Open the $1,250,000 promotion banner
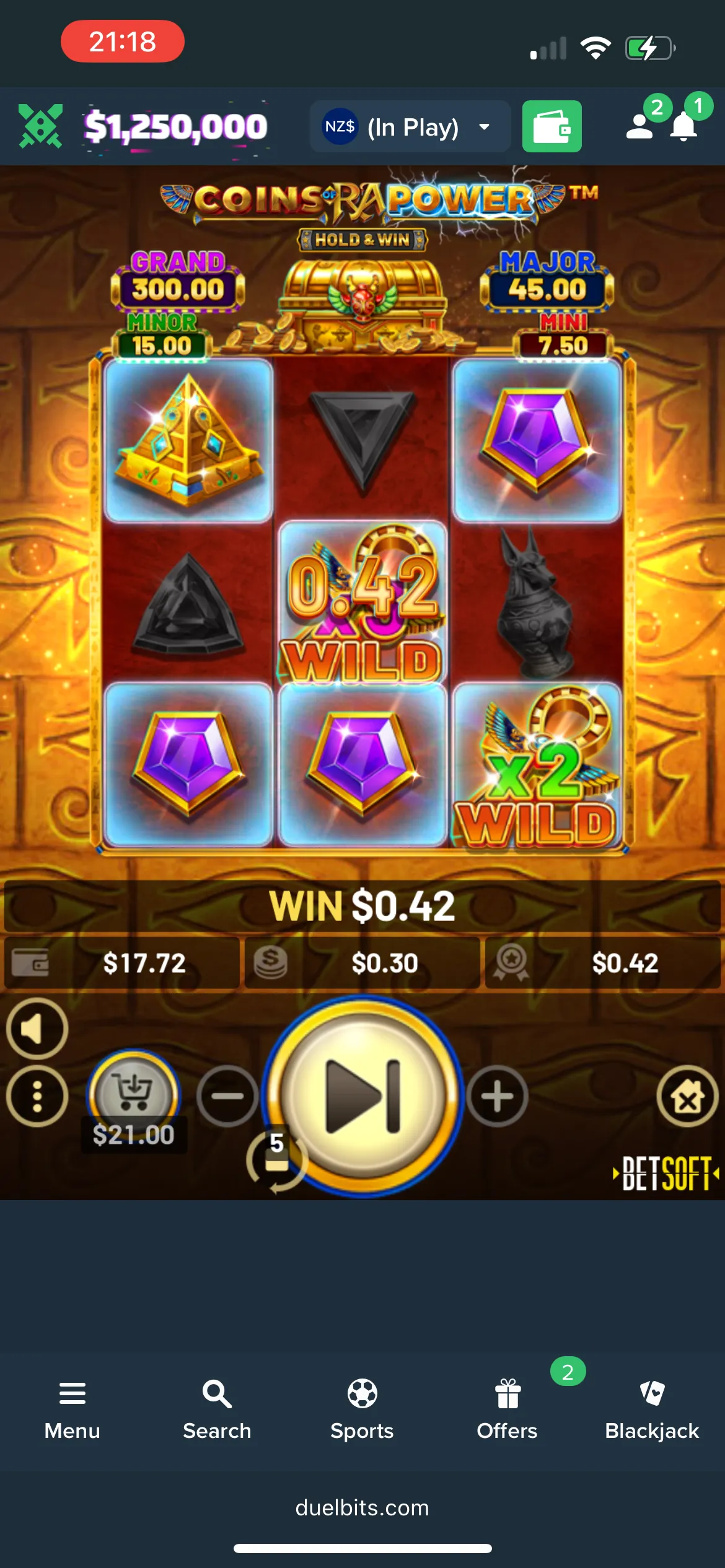This screenshot has width=725, height=1568. [176, 127]
